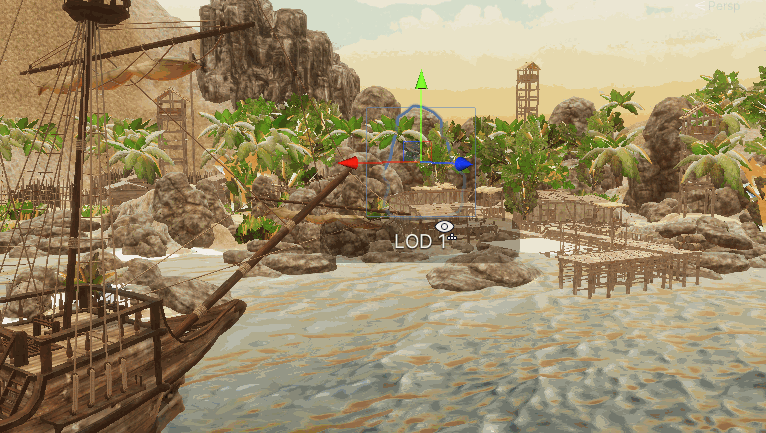Select the LOD 1 label
766x433 pixels.
click(420, 242)
